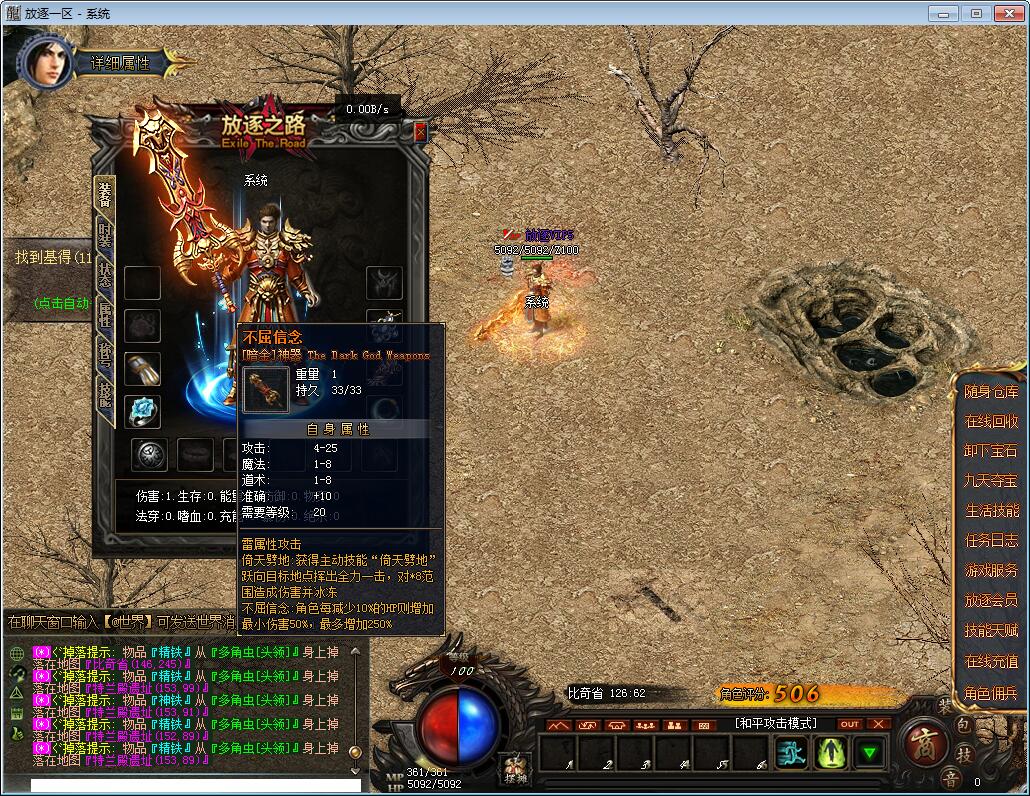This screenshot has width=1030, height=796.
Task: Click the green down-arrow hotbar icon
Action: pyautogui.click(x=872, y=752)
